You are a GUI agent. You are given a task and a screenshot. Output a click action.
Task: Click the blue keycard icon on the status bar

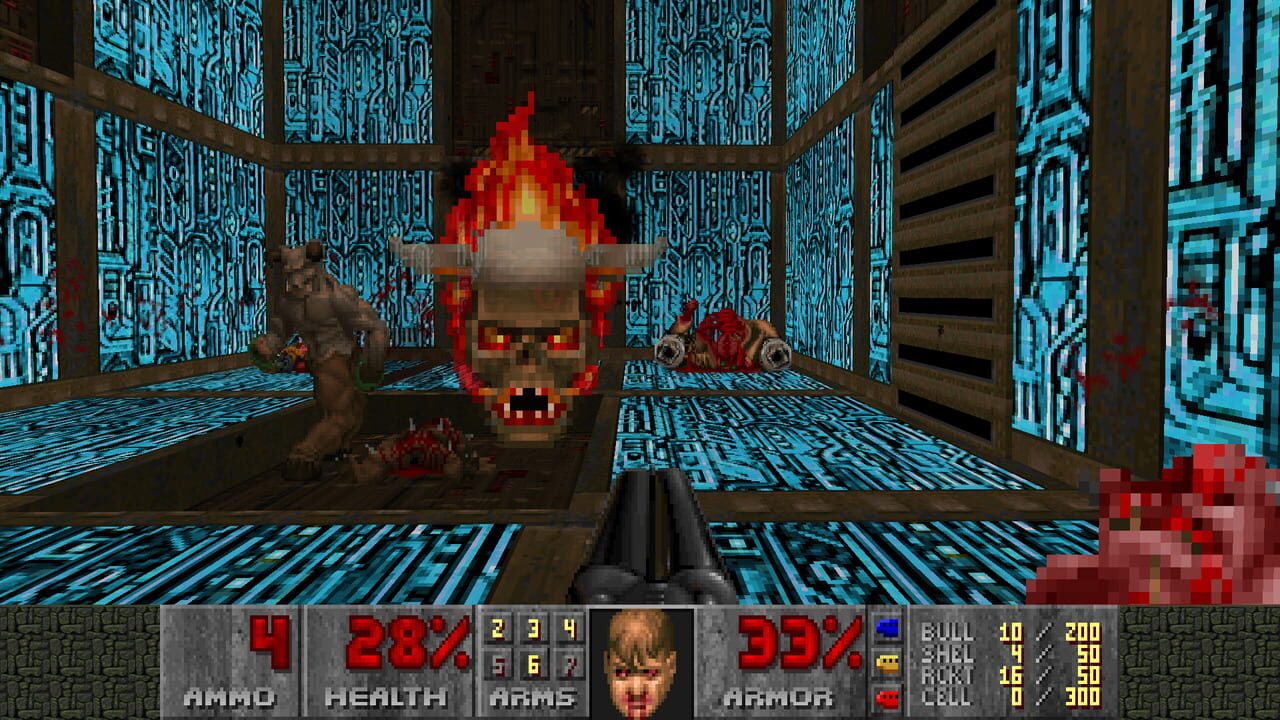click(887, 629)
